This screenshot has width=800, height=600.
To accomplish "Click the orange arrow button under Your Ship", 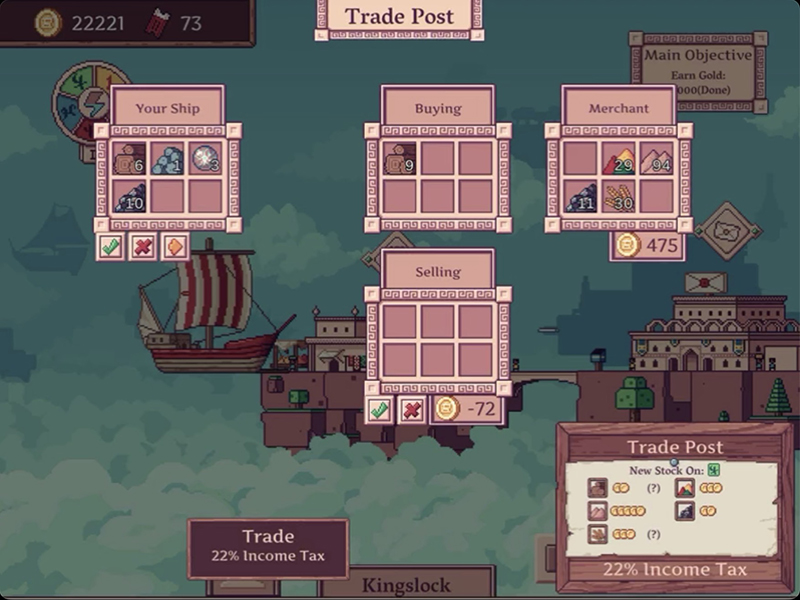I will click(175, 246).
